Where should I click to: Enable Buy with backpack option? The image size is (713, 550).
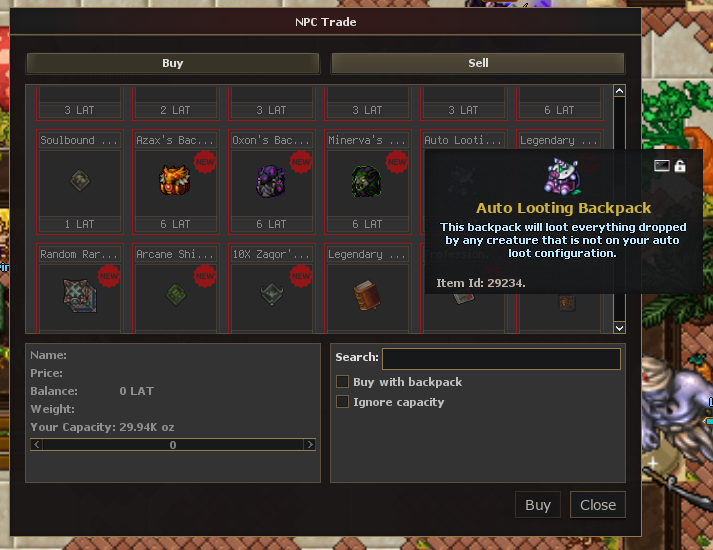click(x=343, y=382)
